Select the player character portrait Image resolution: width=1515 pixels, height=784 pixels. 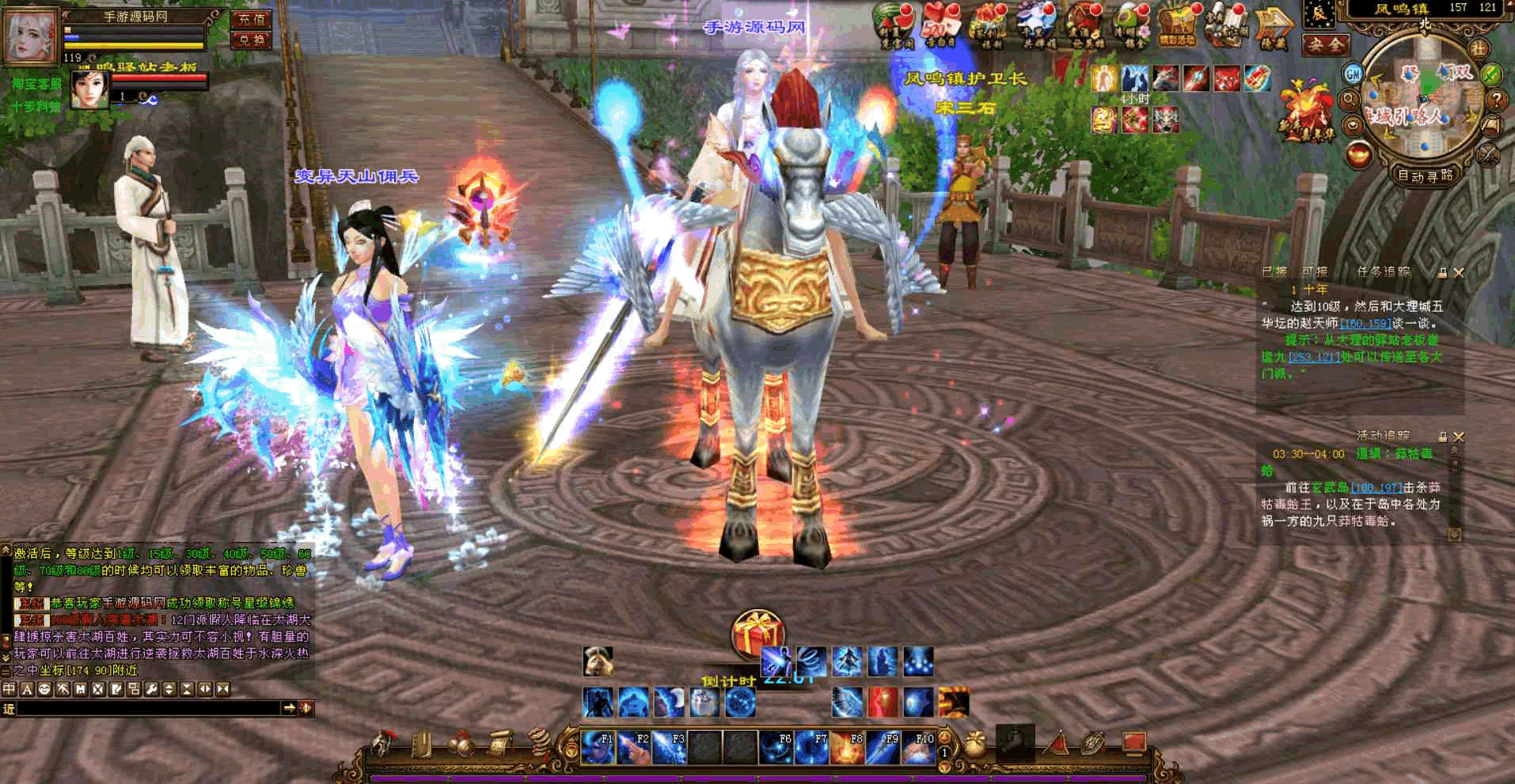32,36
